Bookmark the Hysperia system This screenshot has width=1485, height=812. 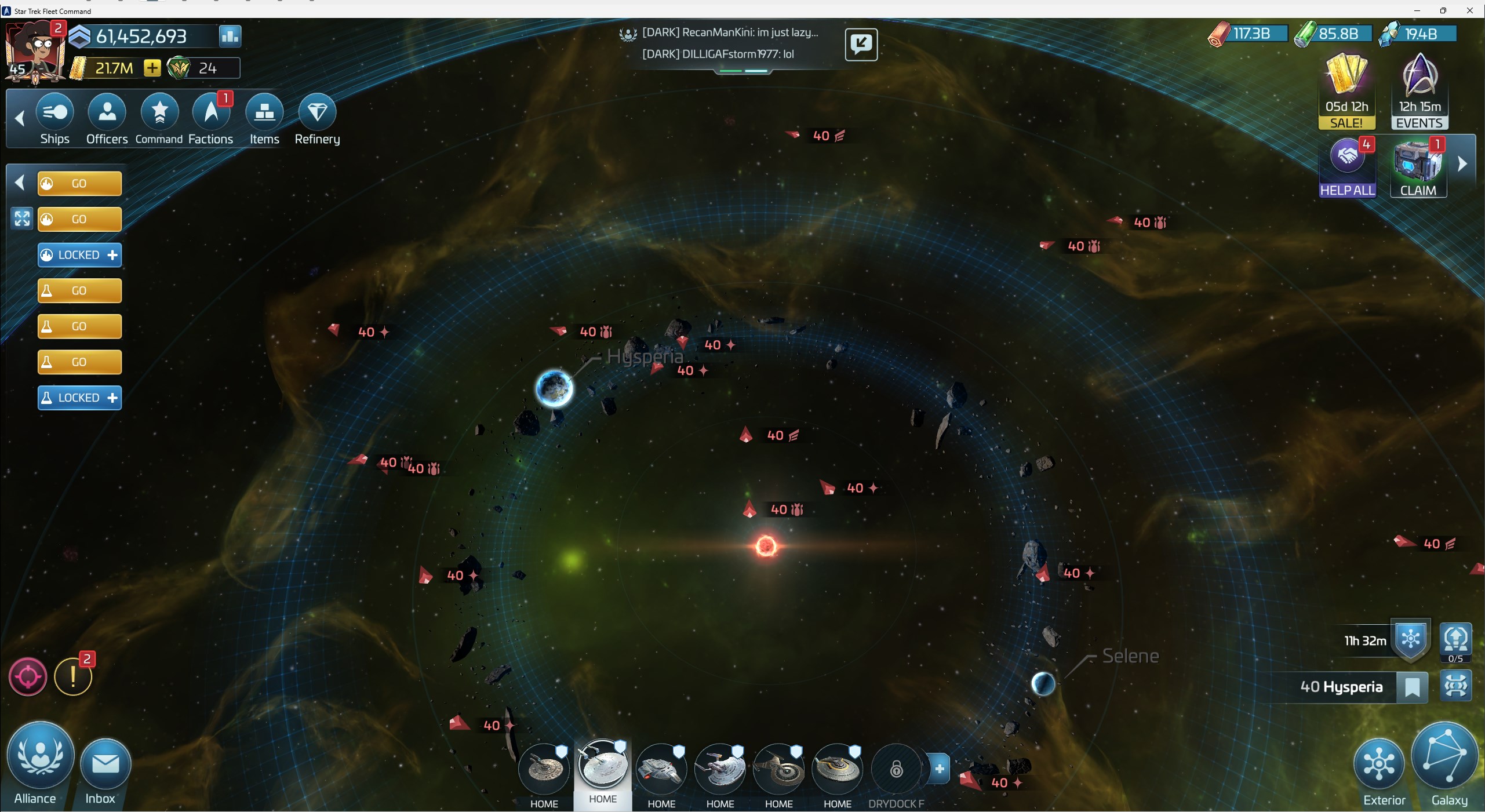pyautogui.click(x=1414, y=686)
